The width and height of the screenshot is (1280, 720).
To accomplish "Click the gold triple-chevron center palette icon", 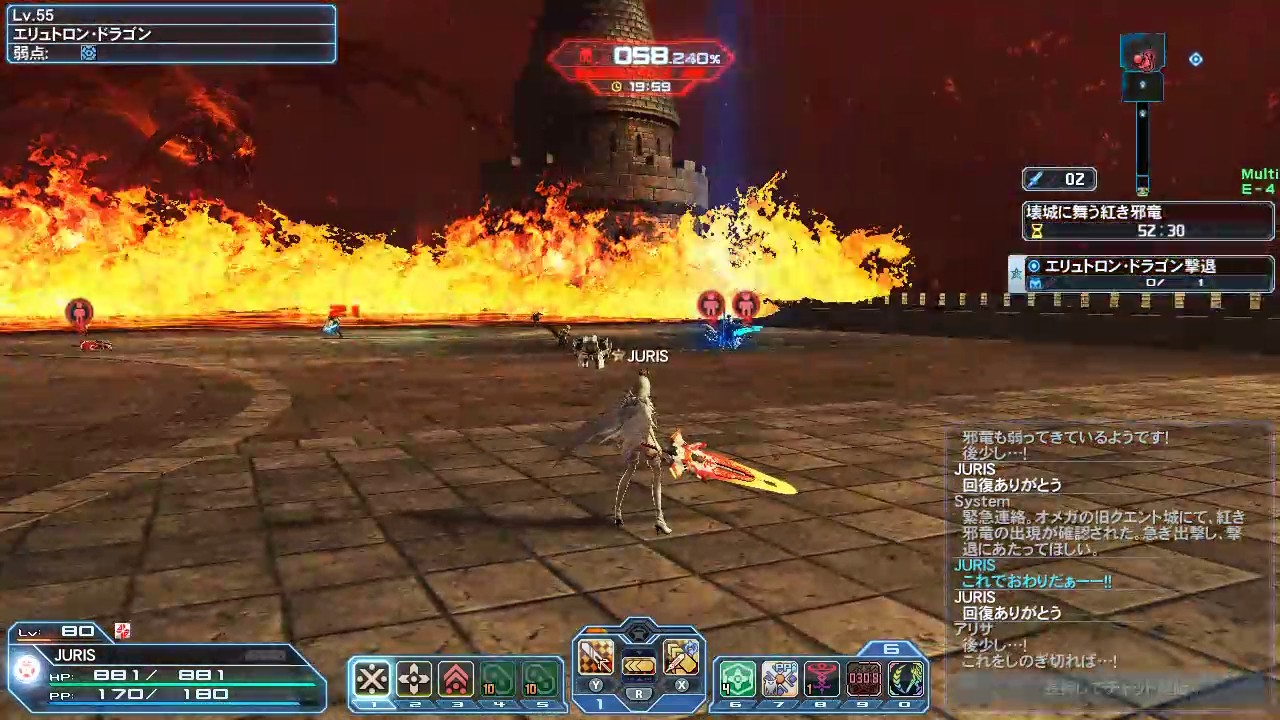I will [x=638, y=665].
